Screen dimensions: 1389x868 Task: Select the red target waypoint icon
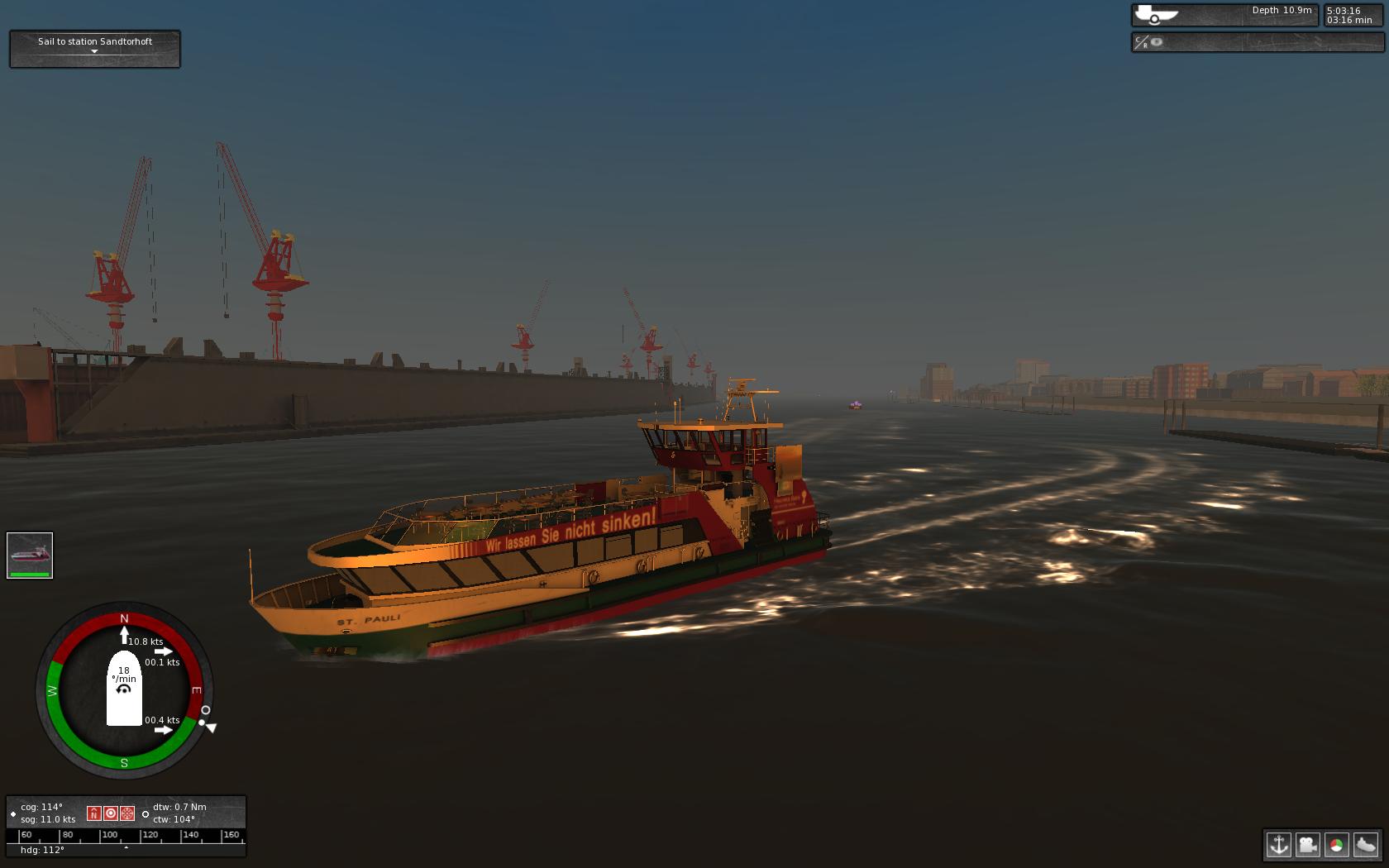point(111,813)
